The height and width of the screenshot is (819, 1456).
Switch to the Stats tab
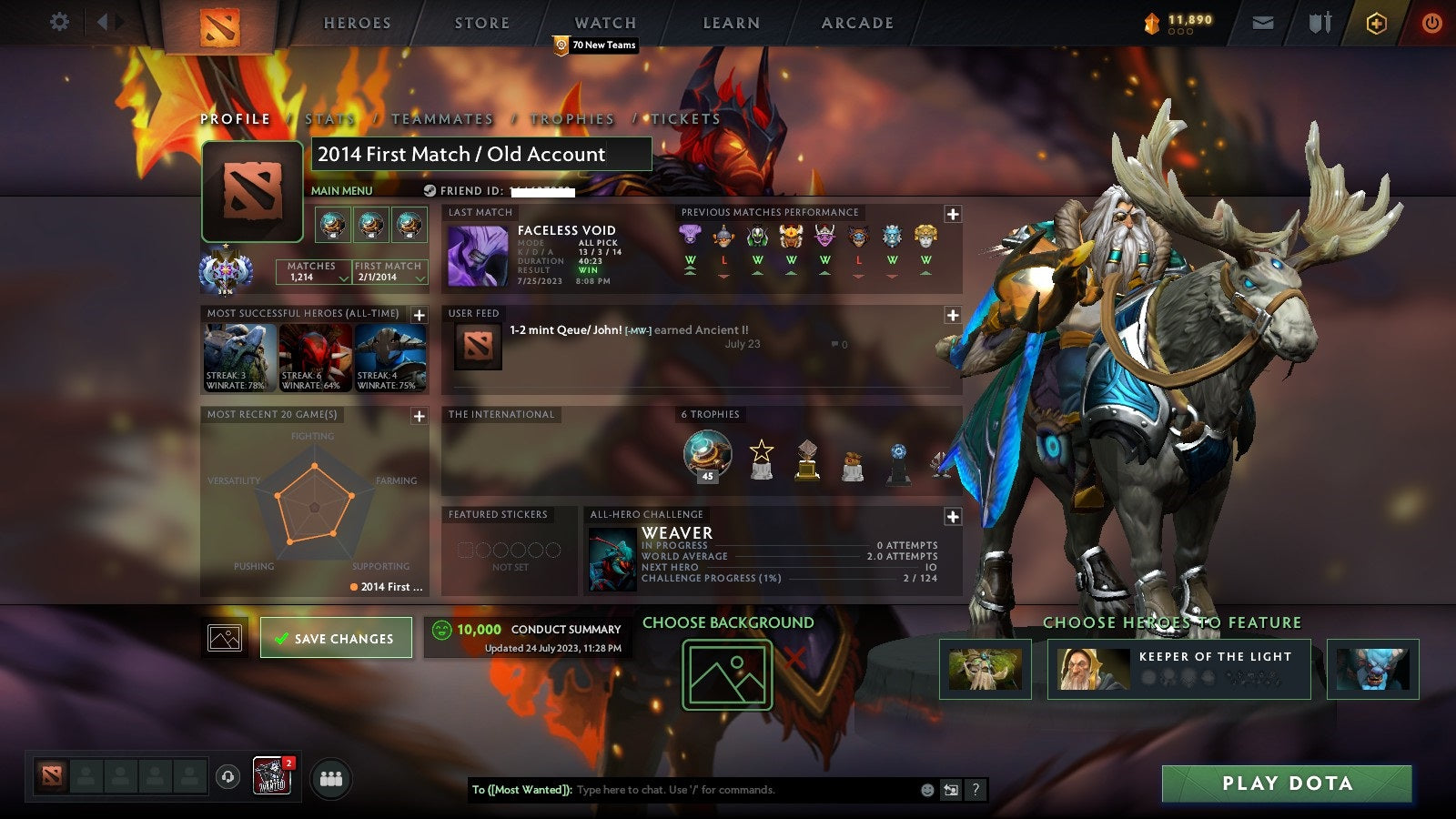pyautogui.click(x=329, y=118)
